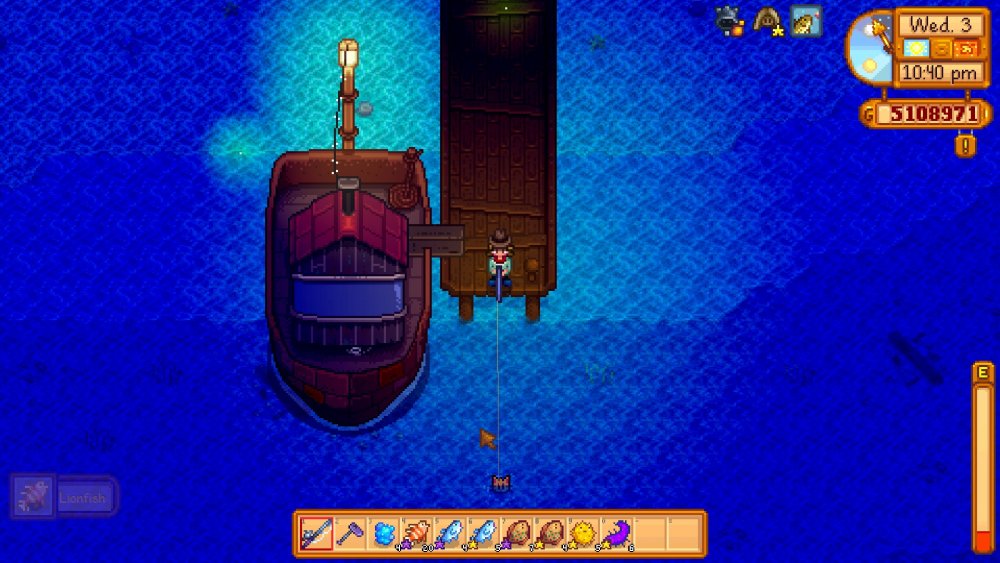Select the fishing rod in the hotbar
This screenshot has width=1000, height=563.
point(317,533)
